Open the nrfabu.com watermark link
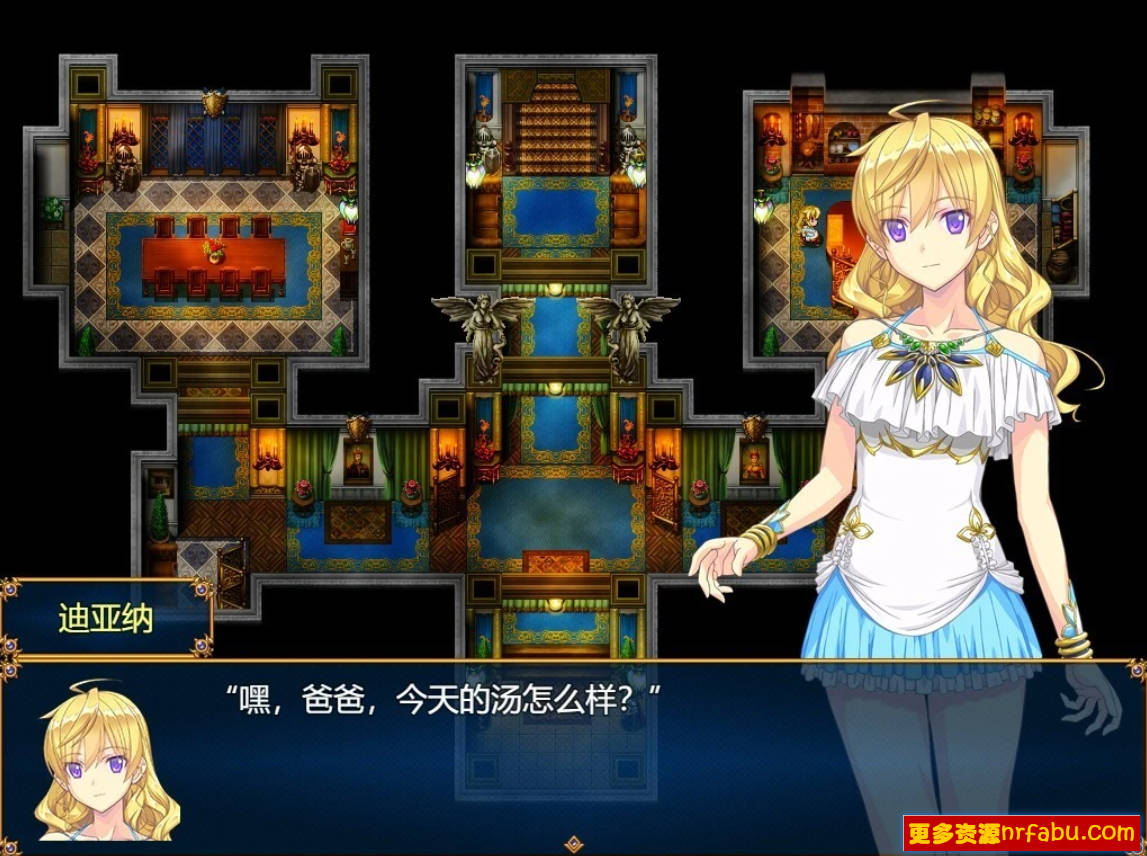The image size is (1147, 856). coord(1021,833)
